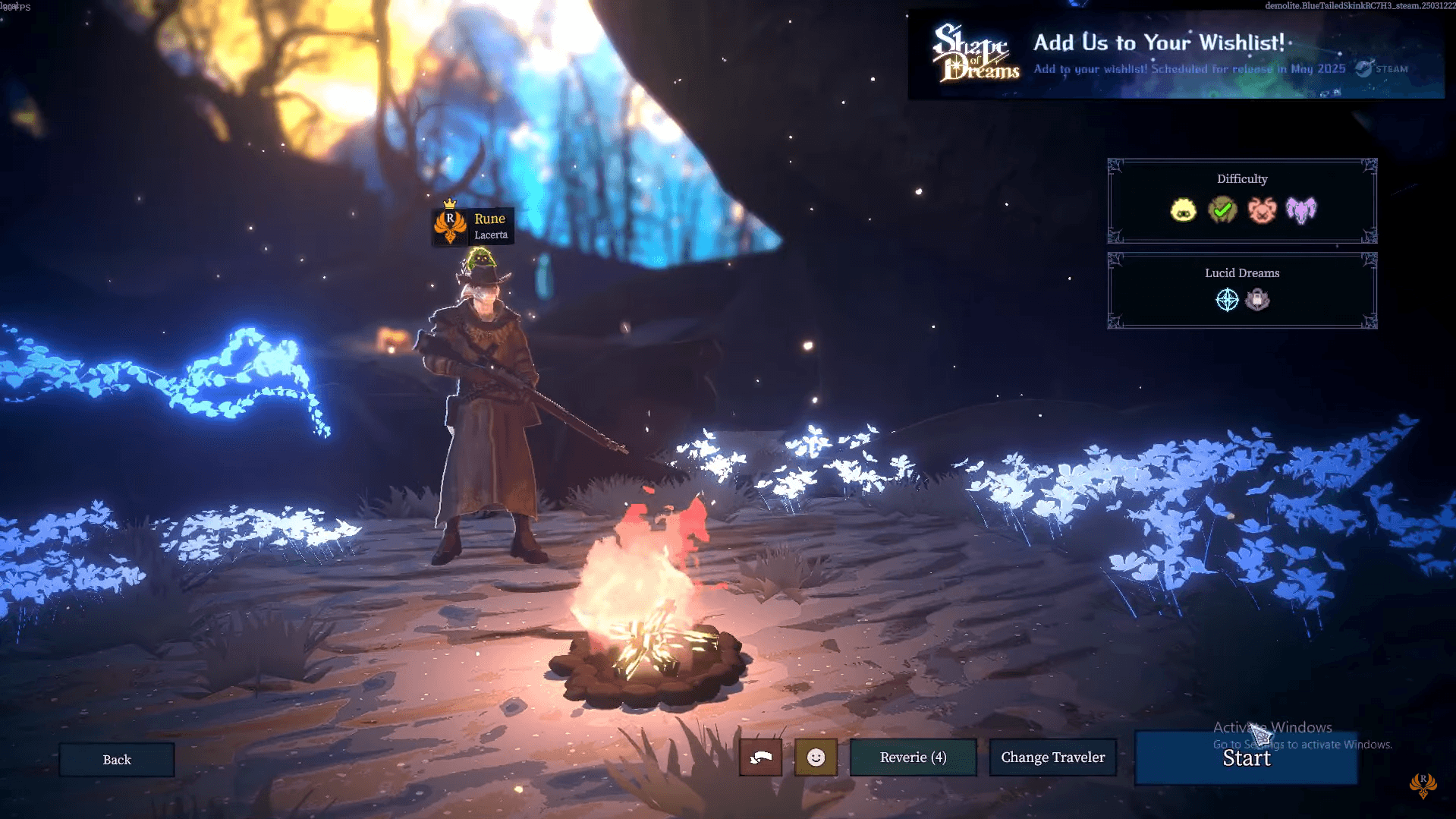This screenshot has width=1456, height=819.
Task: Choose the green checkmarked difficulty icon
Action: click(x=1222, y=210)
